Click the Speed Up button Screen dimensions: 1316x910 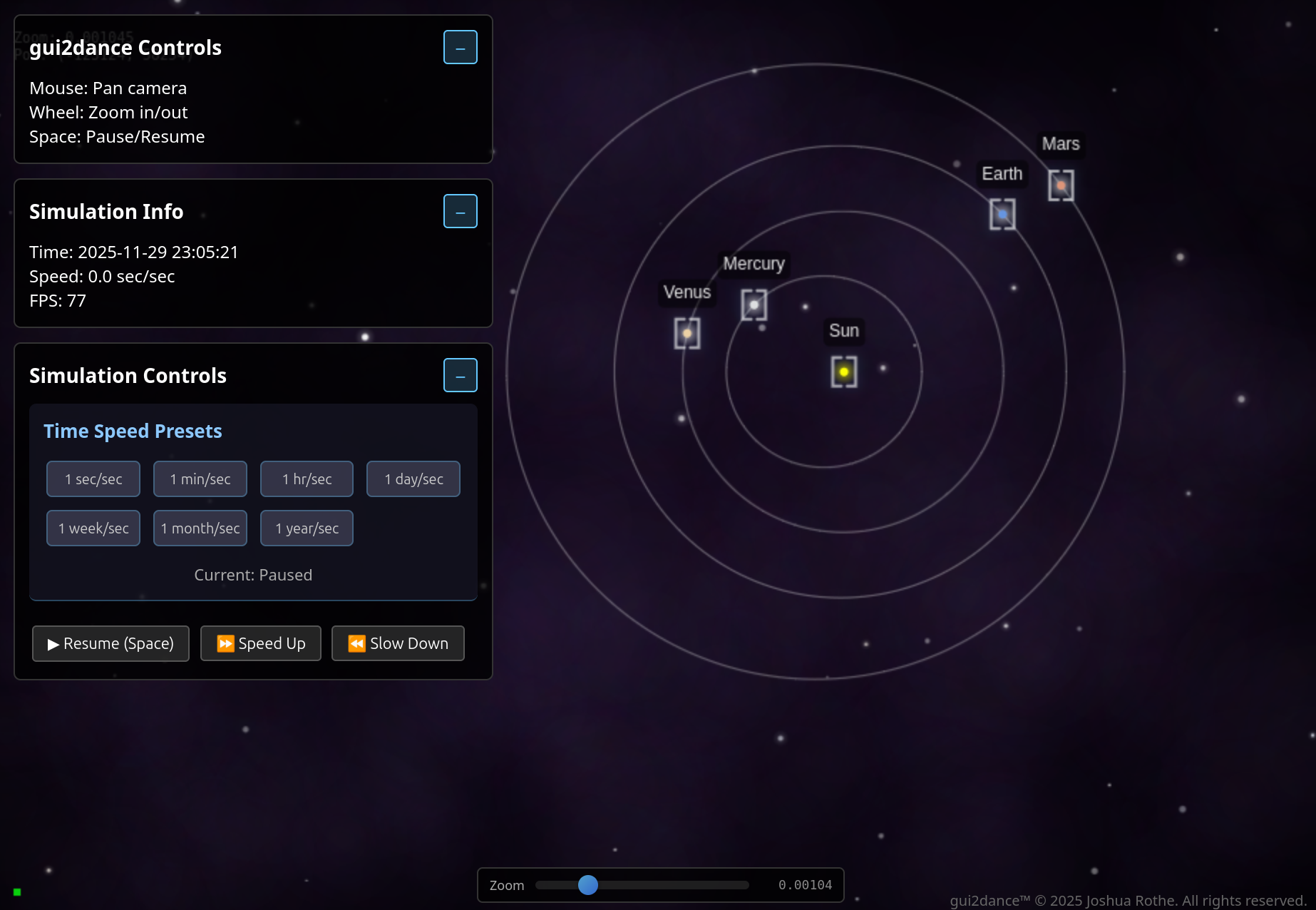261,644
